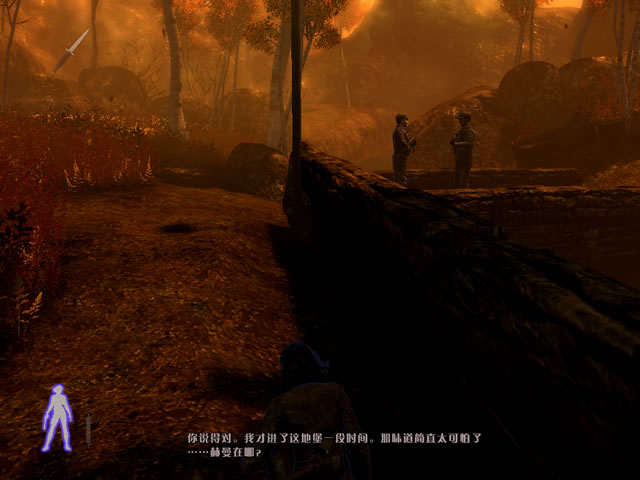Click the glowing purple silhouette stealth indicator

(x=56, y=417)
